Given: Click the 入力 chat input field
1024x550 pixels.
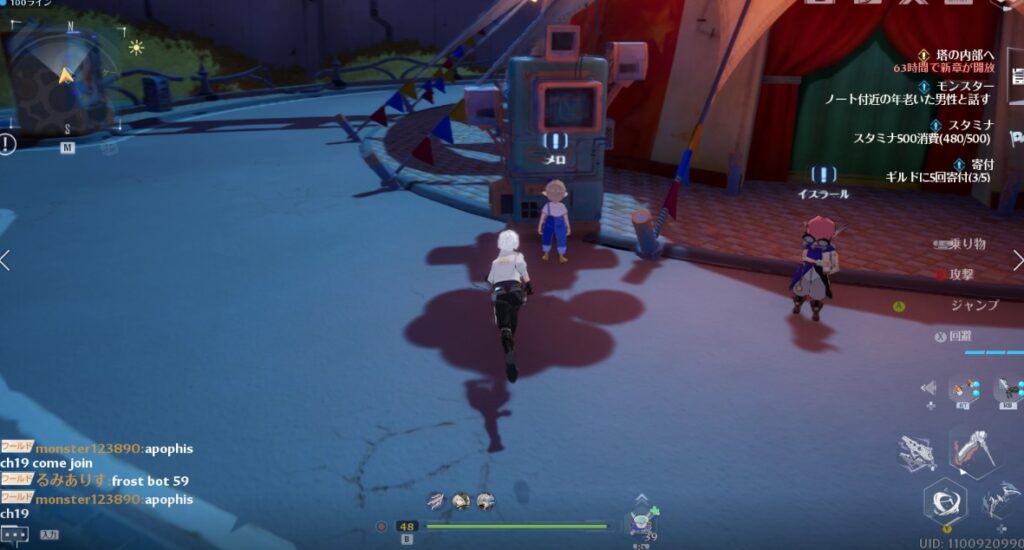Looking at the screenshot, I should pyautogui.click(x=48, y=535).
